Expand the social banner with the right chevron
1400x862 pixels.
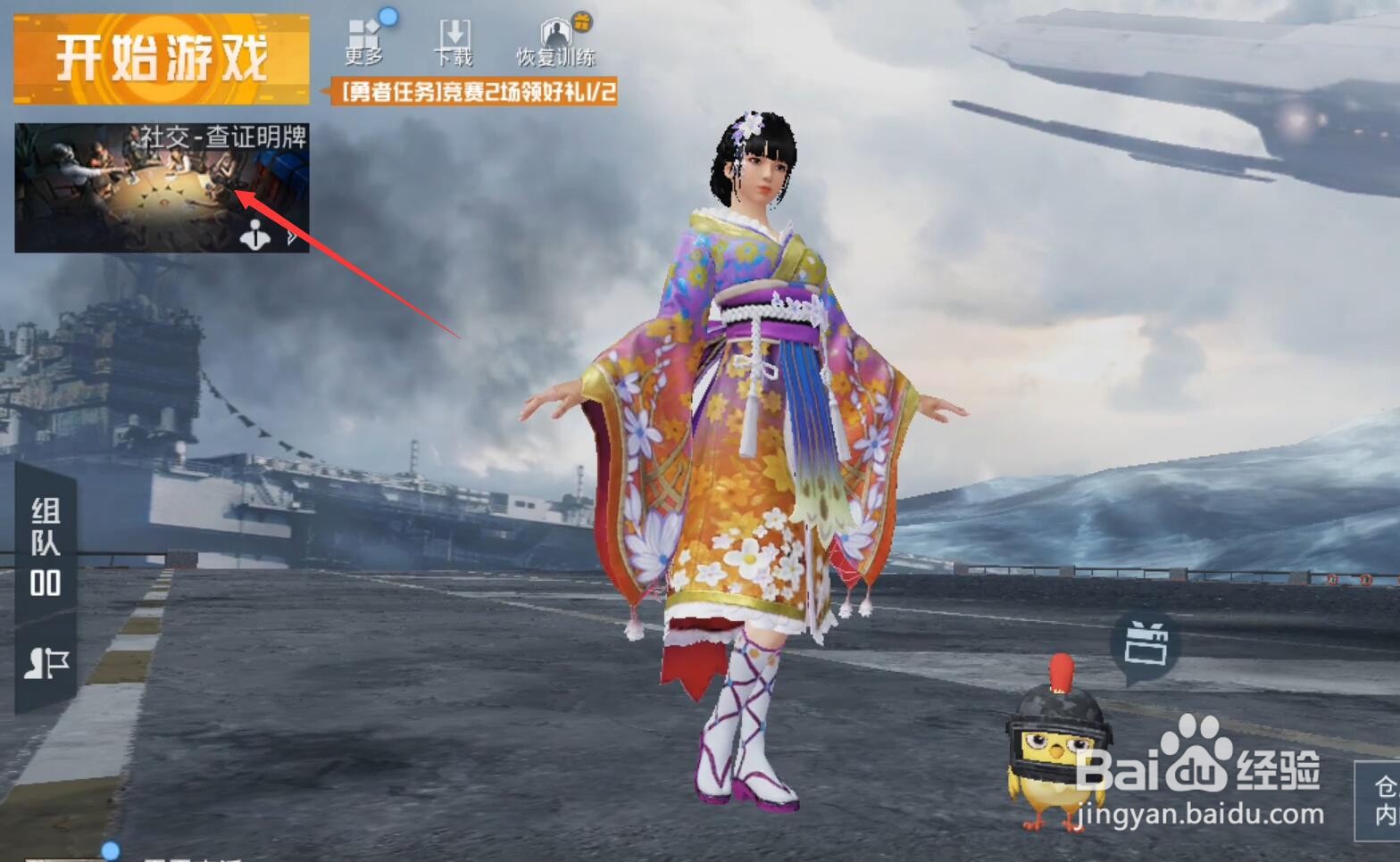[289, 236]
